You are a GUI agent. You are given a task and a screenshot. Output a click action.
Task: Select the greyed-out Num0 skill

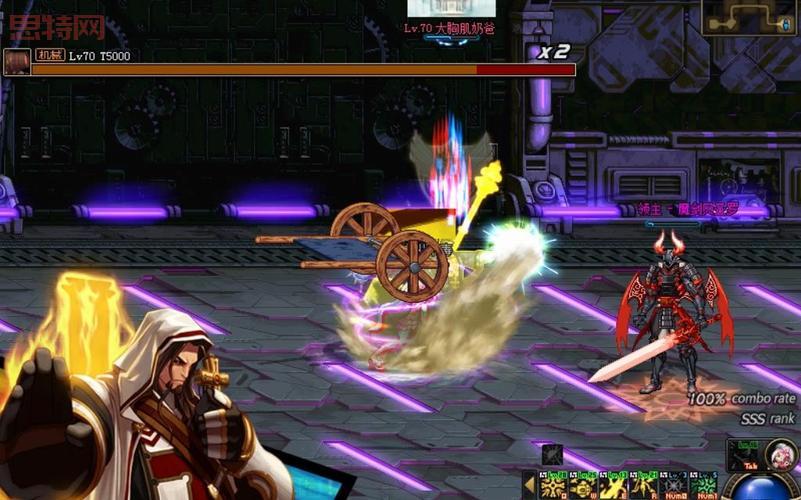pos(673,486)
